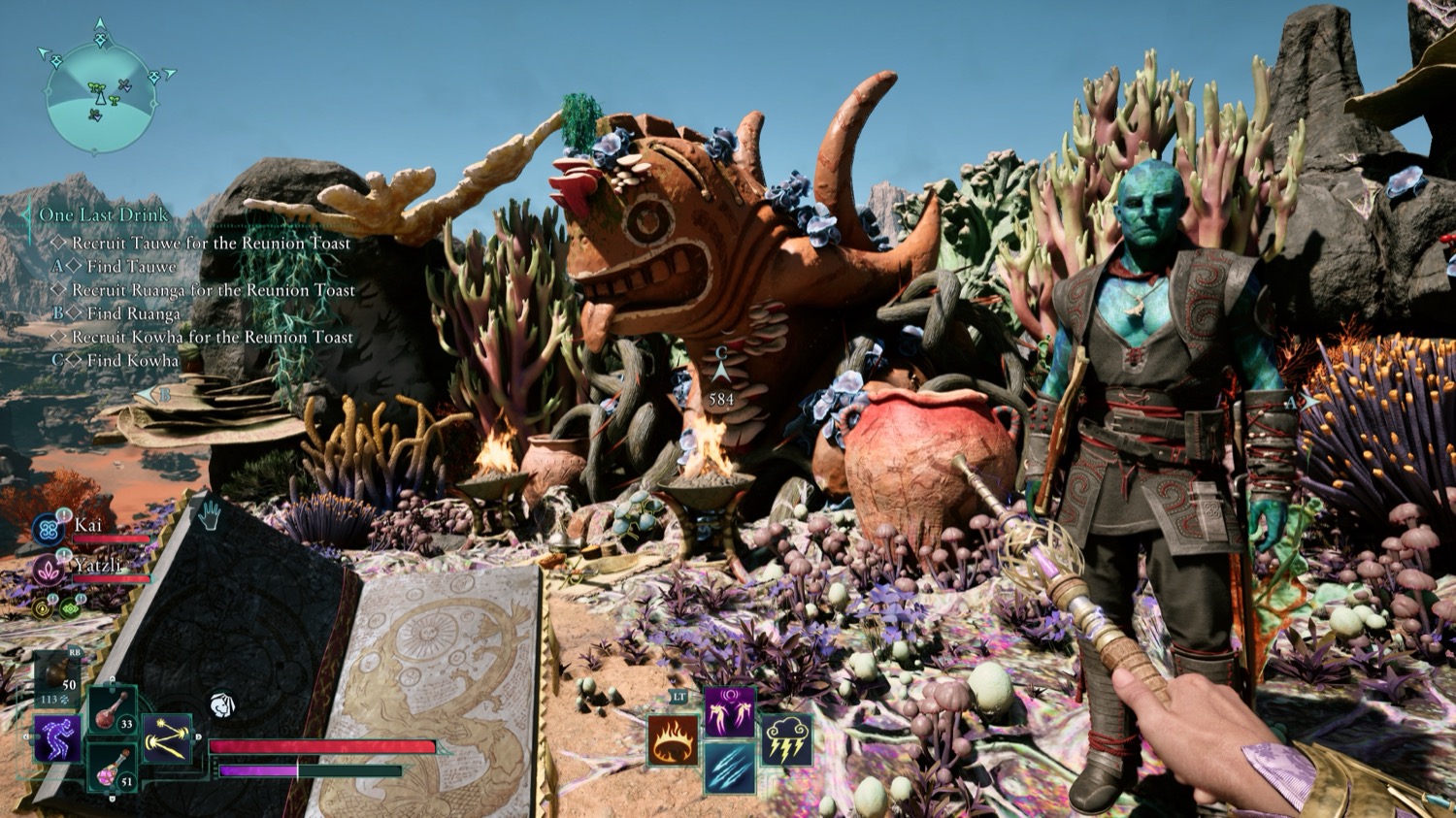Activate the purple running figure ability
Screen dimensions: 1456x818
[x=56, y=738]
